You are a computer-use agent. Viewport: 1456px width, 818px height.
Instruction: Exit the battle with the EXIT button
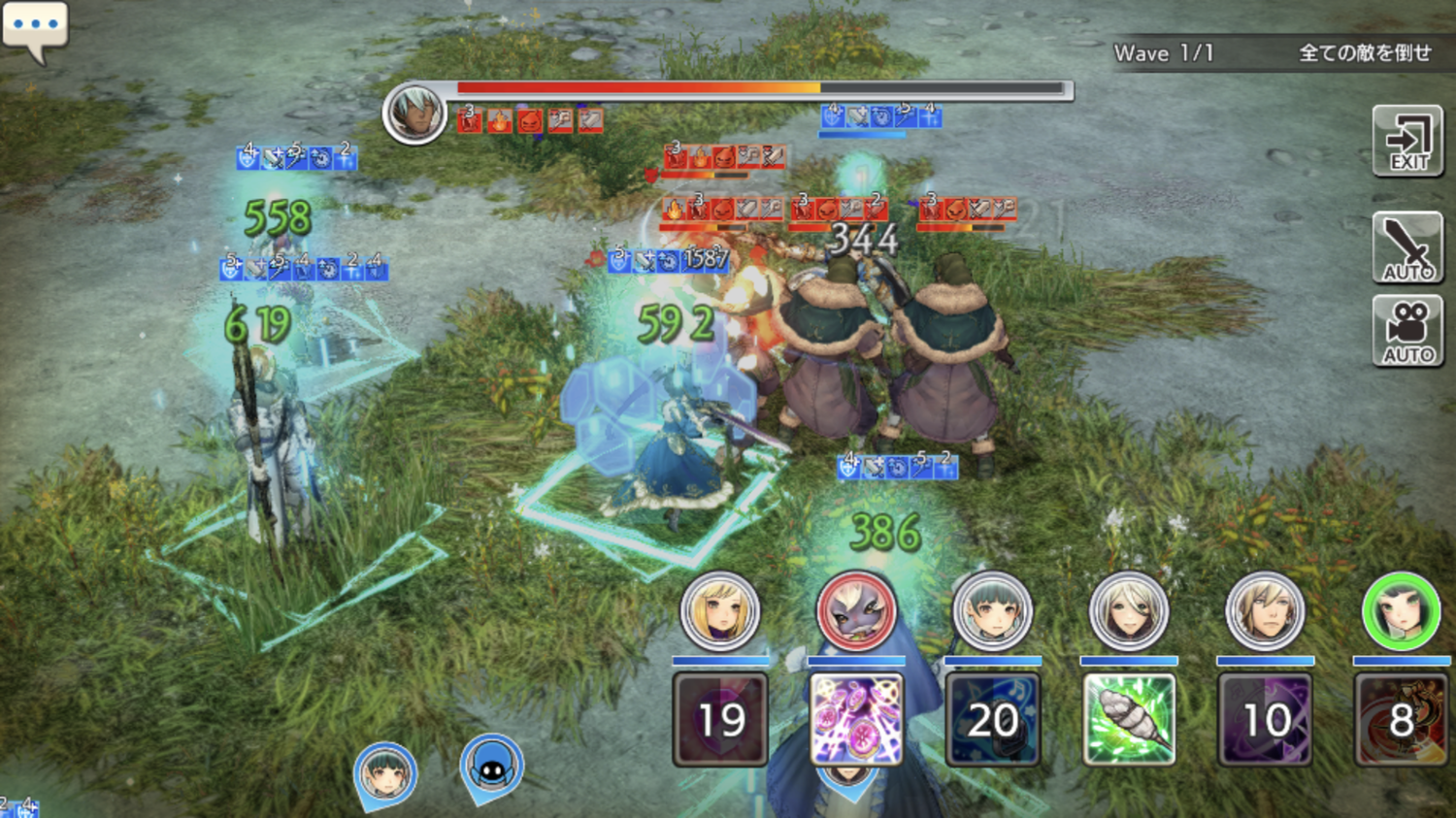pos(1407,142)
